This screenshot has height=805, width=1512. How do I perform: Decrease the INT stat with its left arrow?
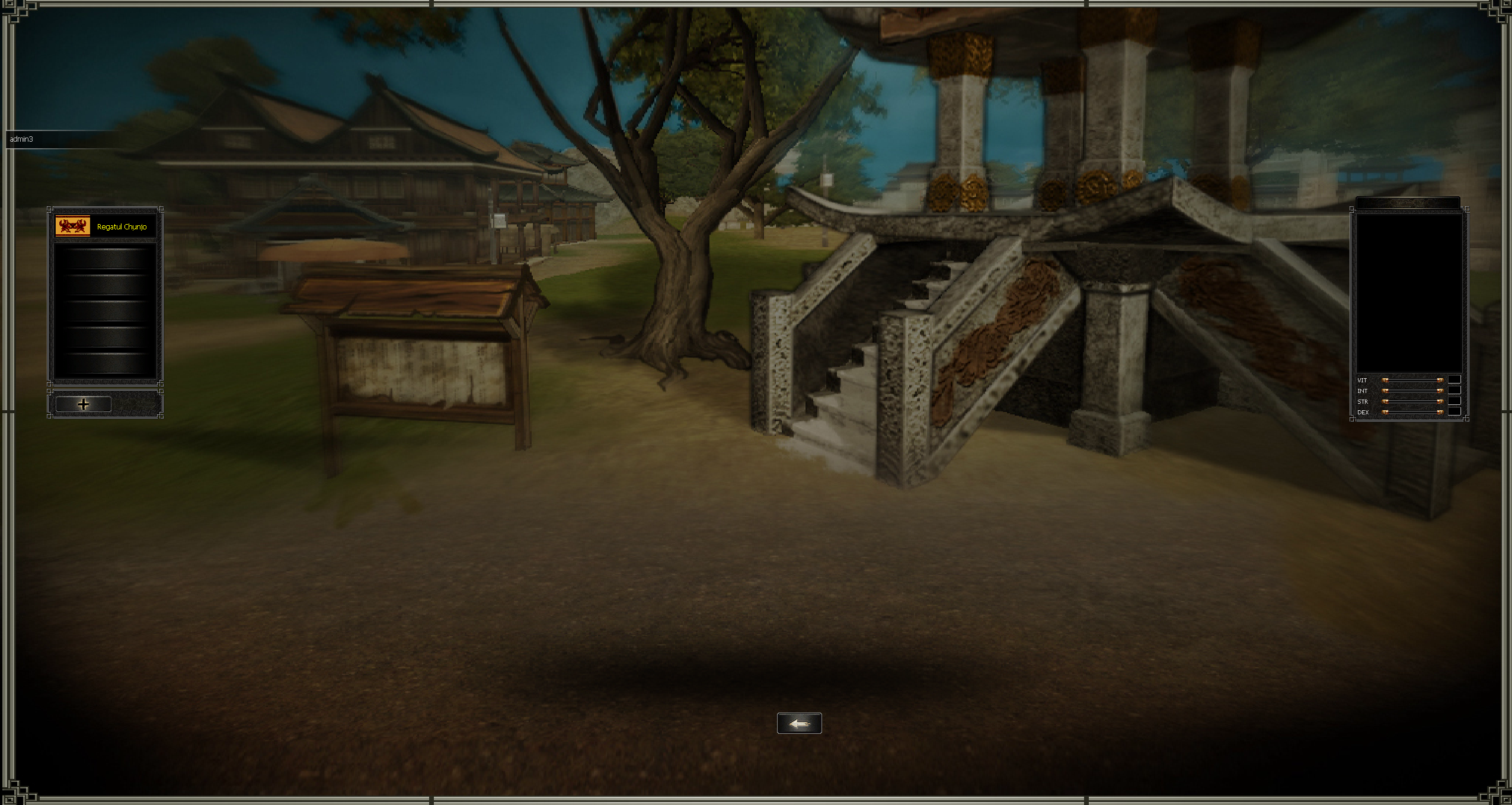point(1385,391)
